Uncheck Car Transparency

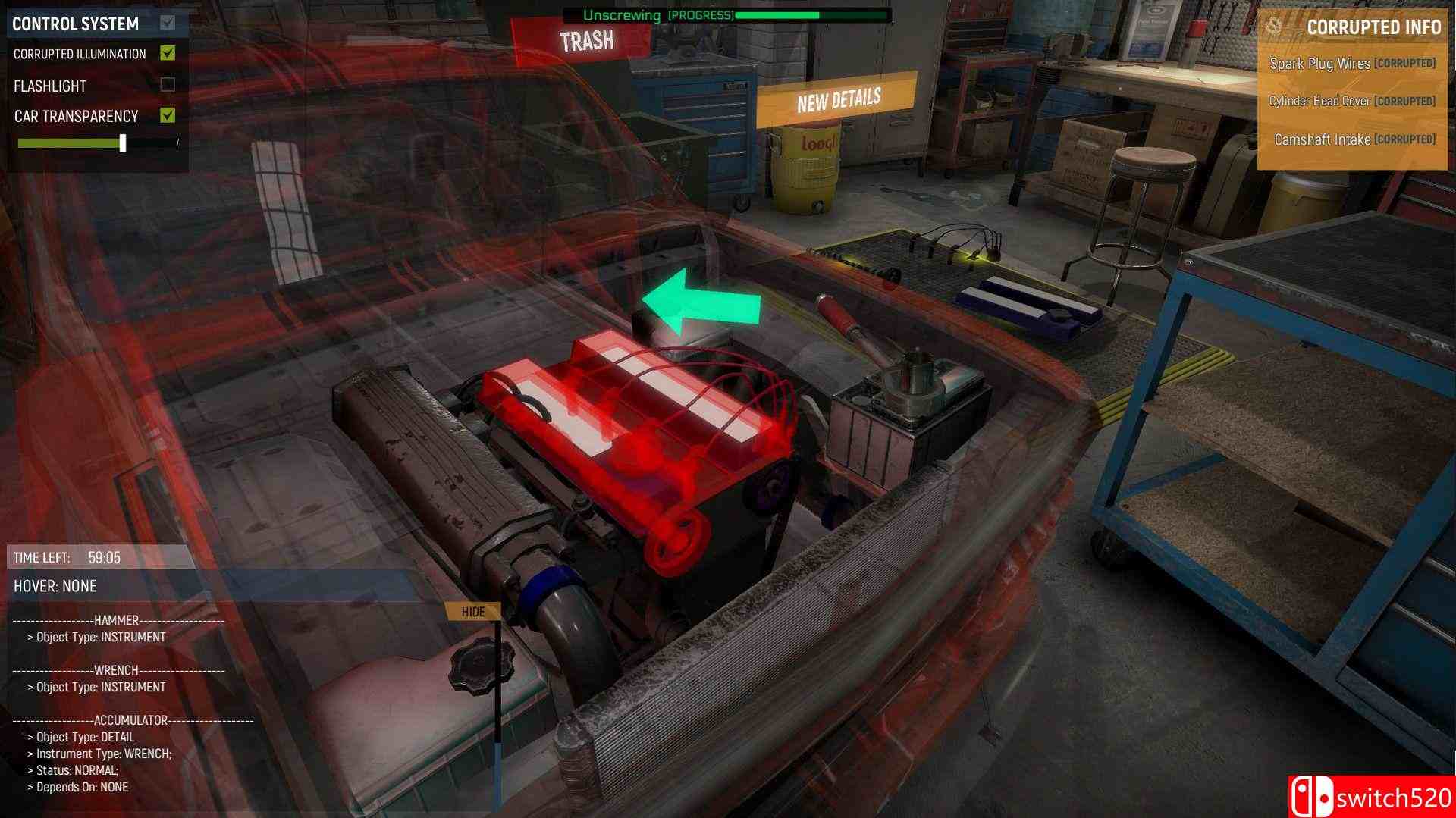tap(168, 115)
